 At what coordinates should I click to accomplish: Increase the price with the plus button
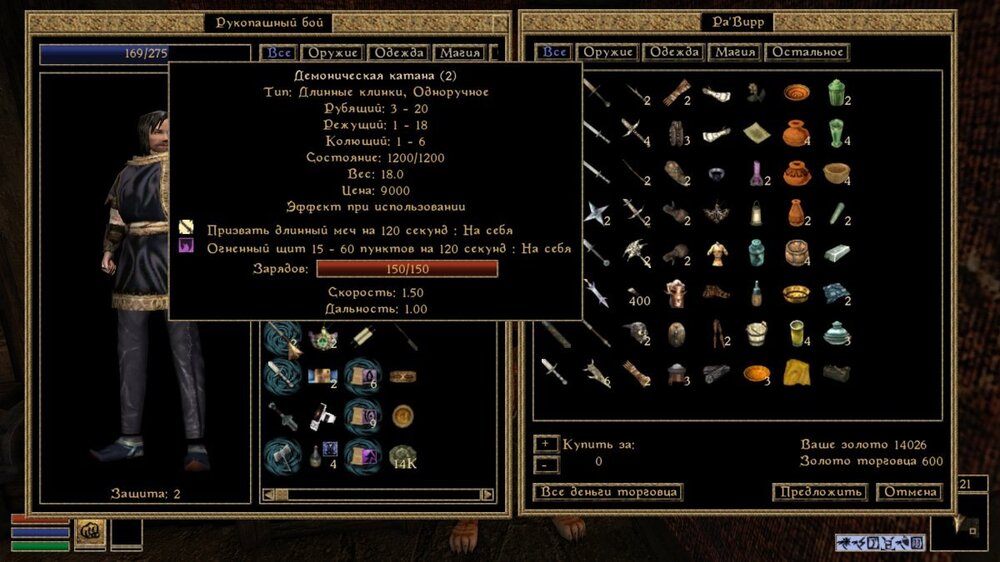click(x=545, y=443)
